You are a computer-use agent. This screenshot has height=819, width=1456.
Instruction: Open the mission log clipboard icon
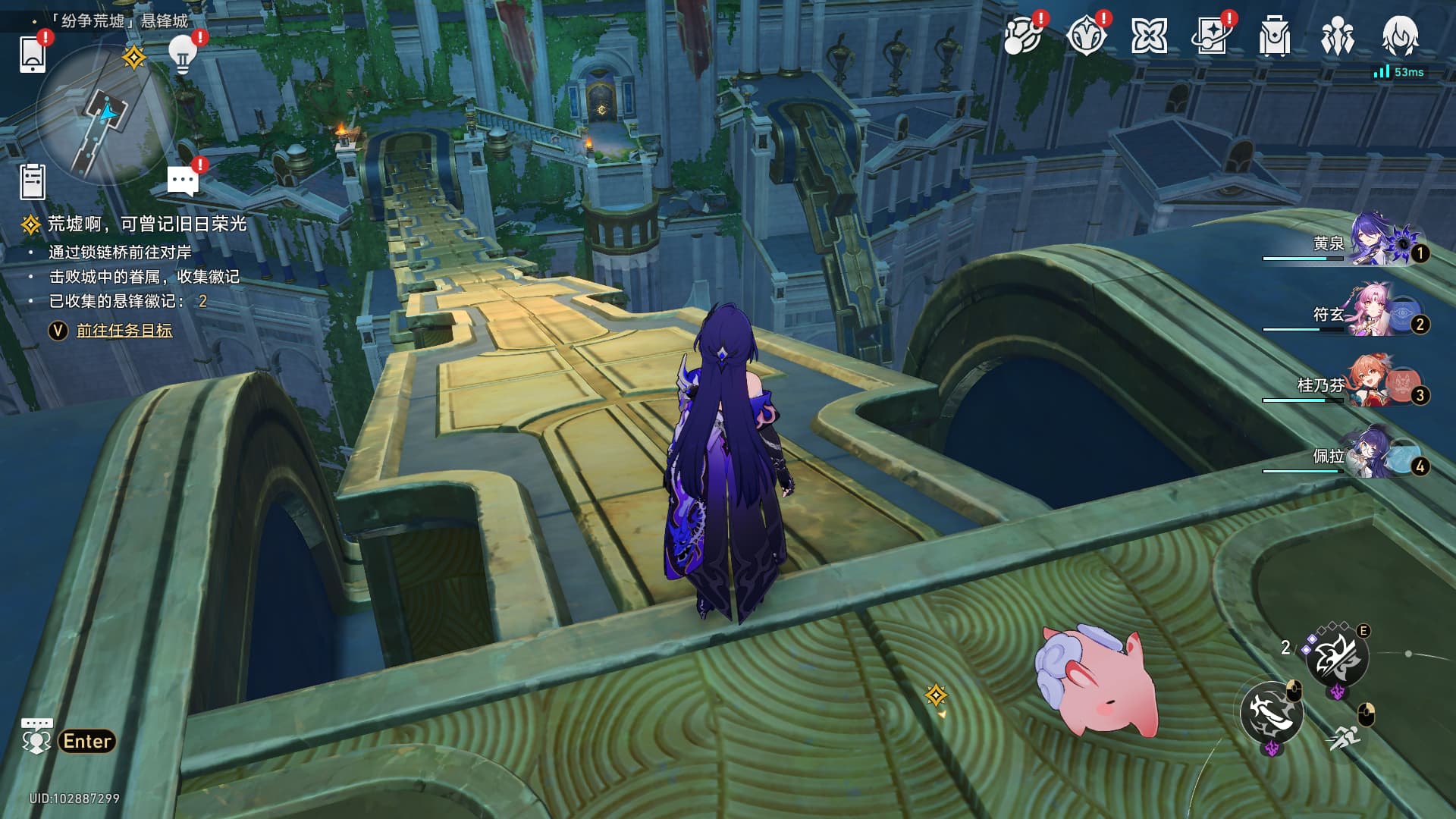tap(33, 182)
